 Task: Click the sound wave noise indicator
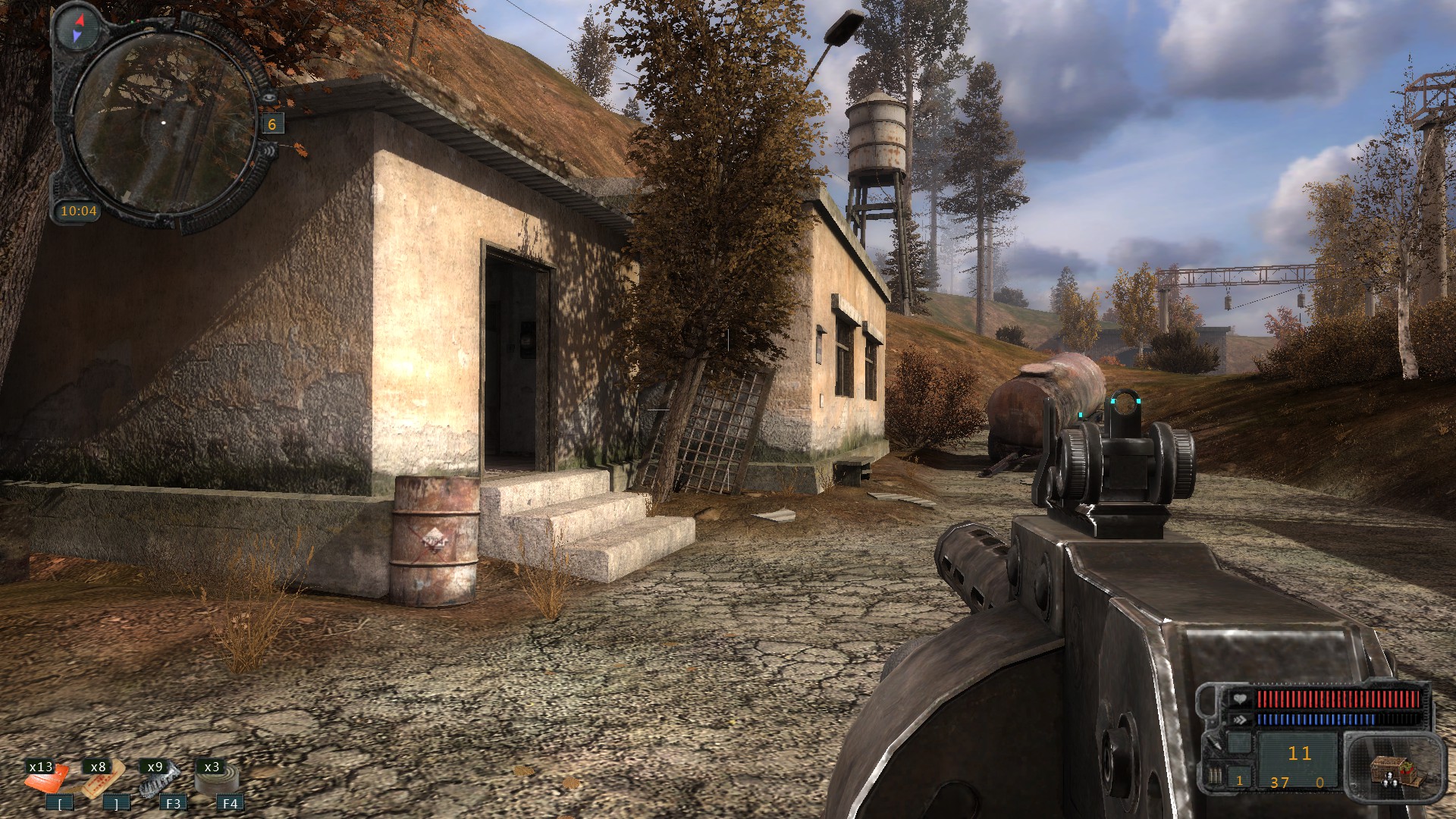point(269,150)
